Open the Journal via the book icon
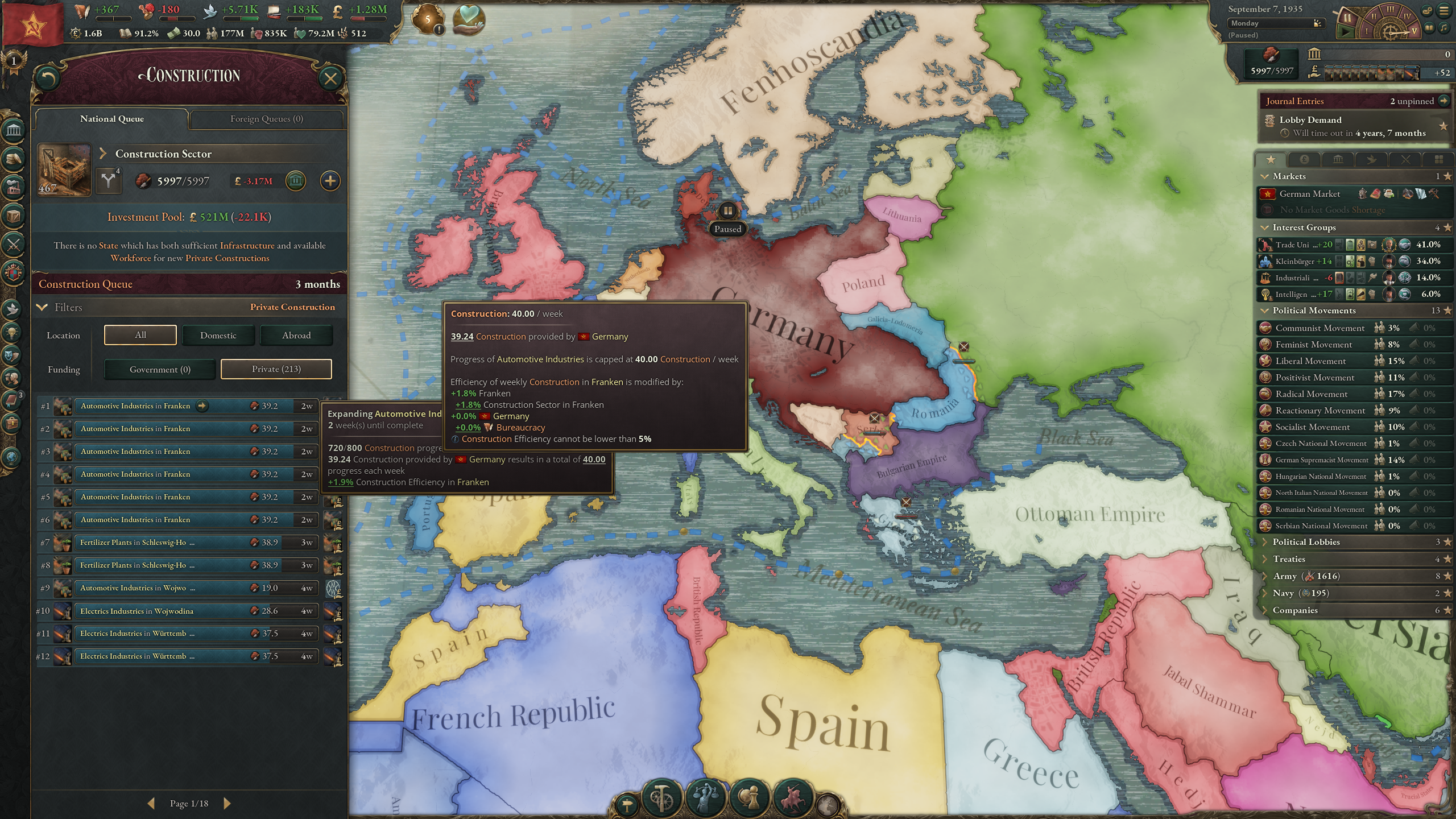 coord(11,399)
